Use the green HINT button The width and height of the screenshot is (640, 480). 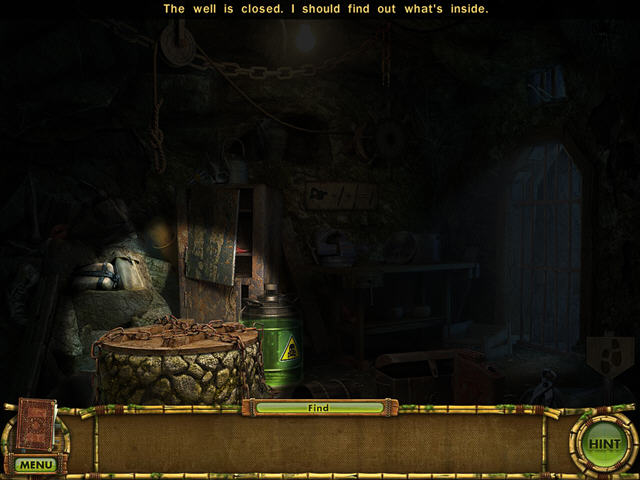pyautogui.click(x=604, y=443)
